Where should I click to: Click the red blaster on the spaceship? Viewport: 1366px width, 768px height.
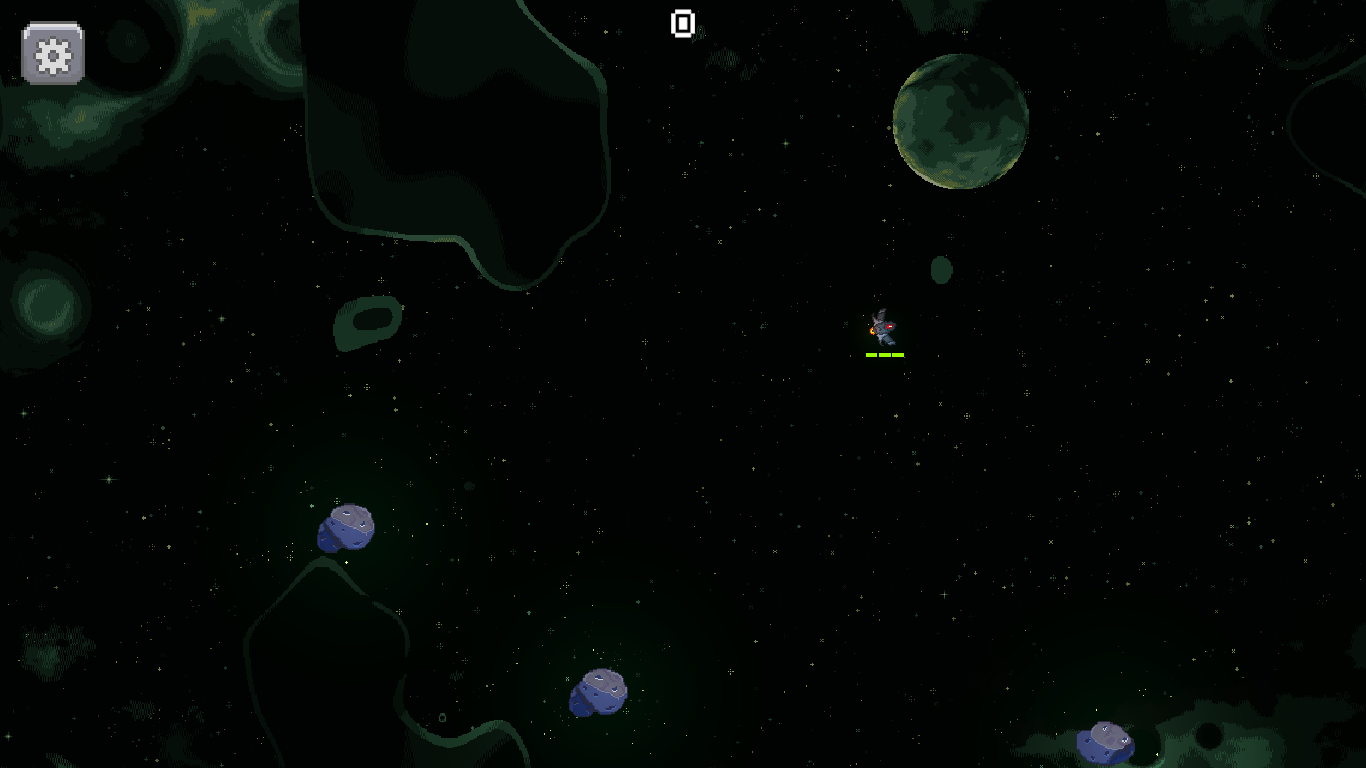[890, 326]
